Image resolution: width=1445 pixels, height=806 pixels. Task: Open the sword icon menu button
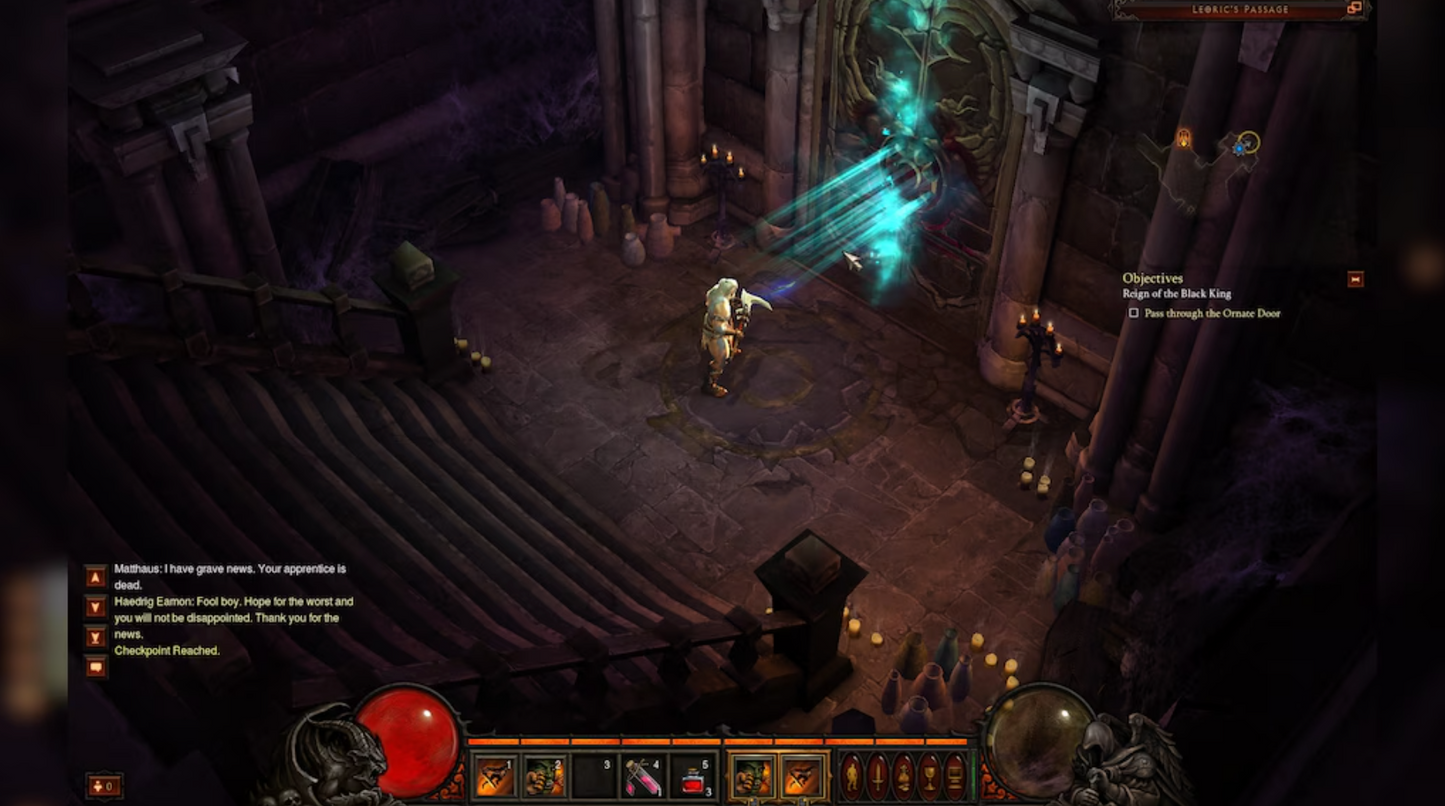pyautogui.click(x=878, y=777)
